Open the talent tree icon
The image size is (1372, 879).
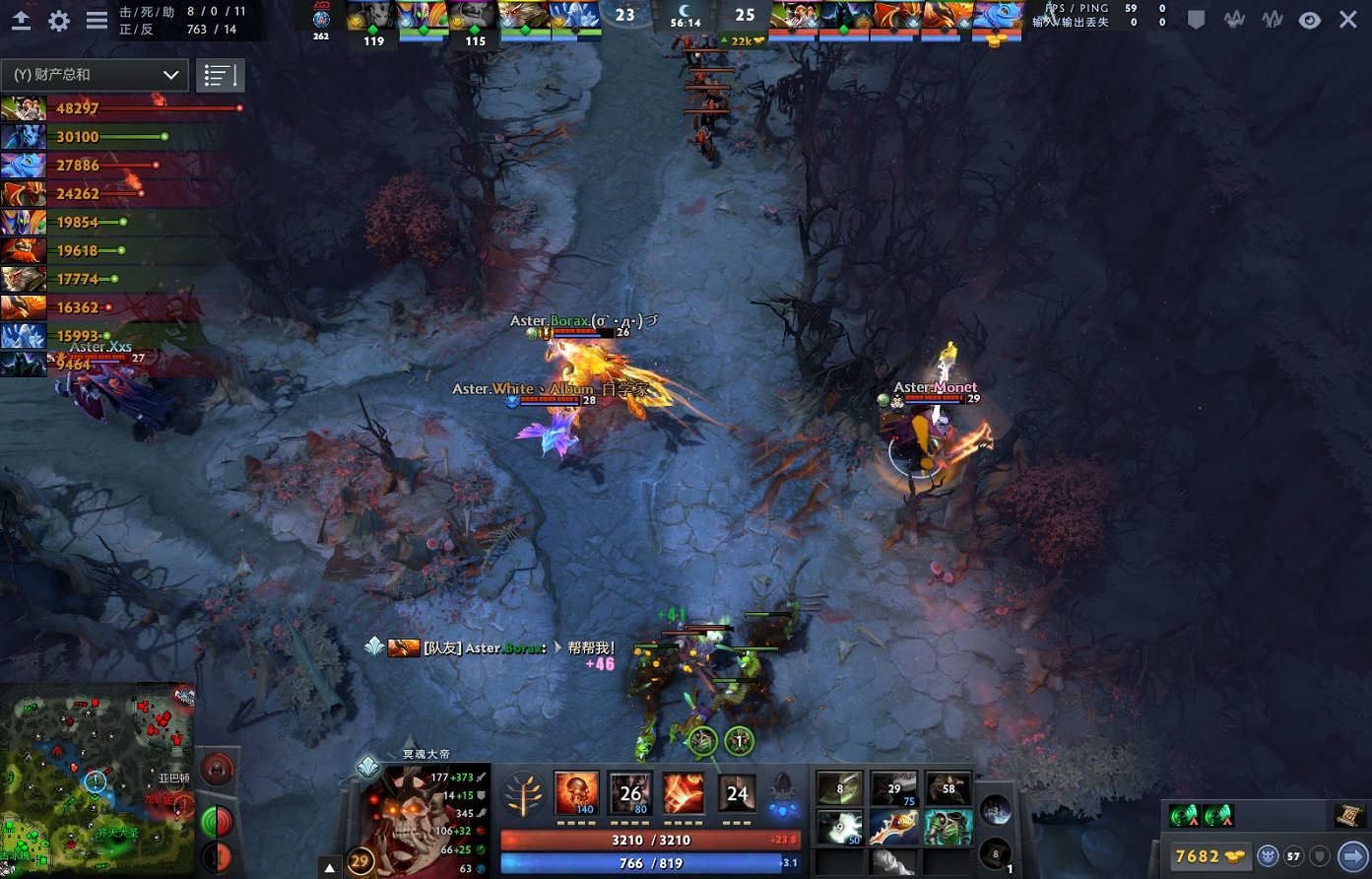tap(523, 793)
